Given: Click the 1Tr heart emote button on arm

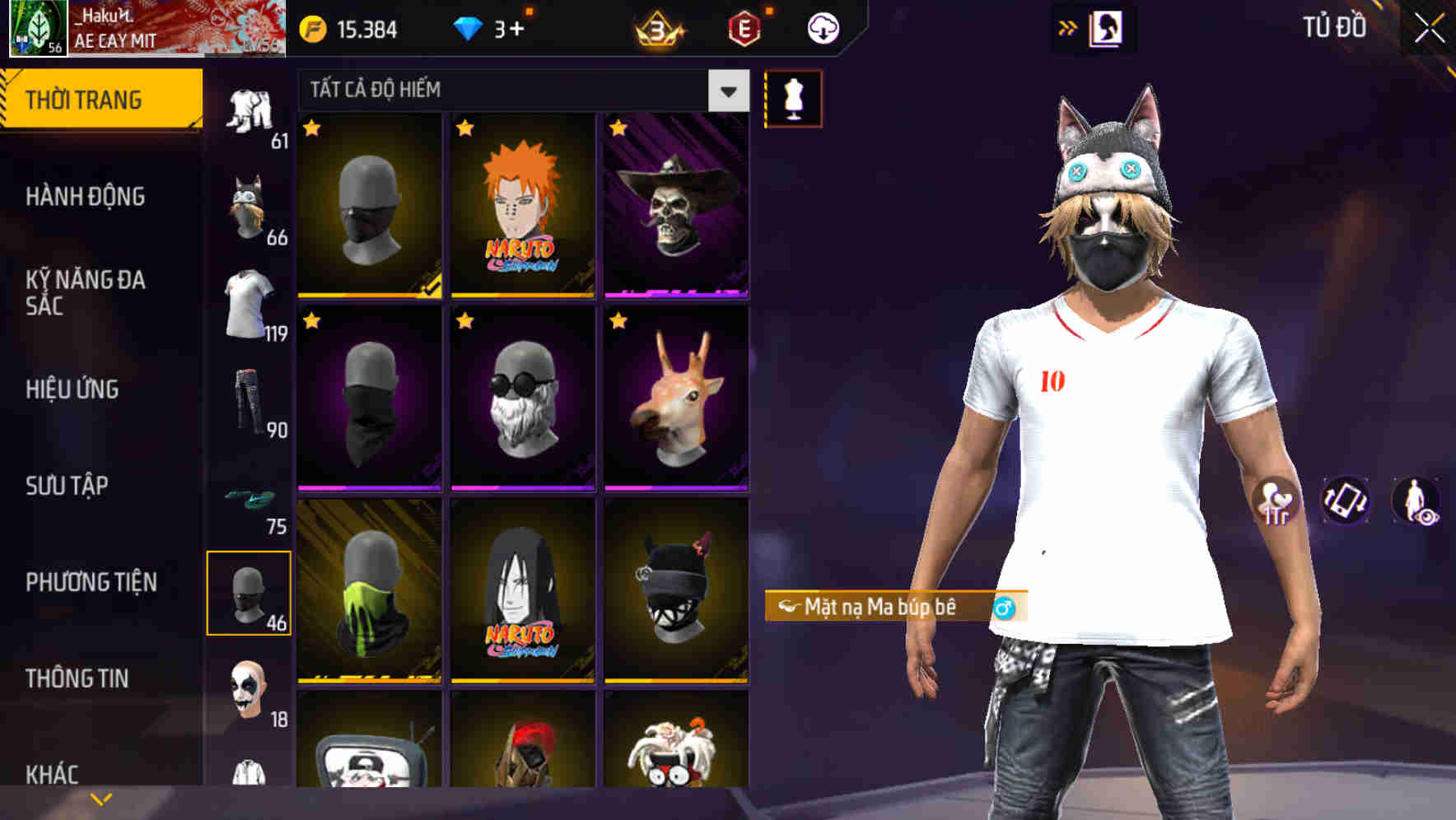Looking at the screenshot, I should [x=1276, y=501].
